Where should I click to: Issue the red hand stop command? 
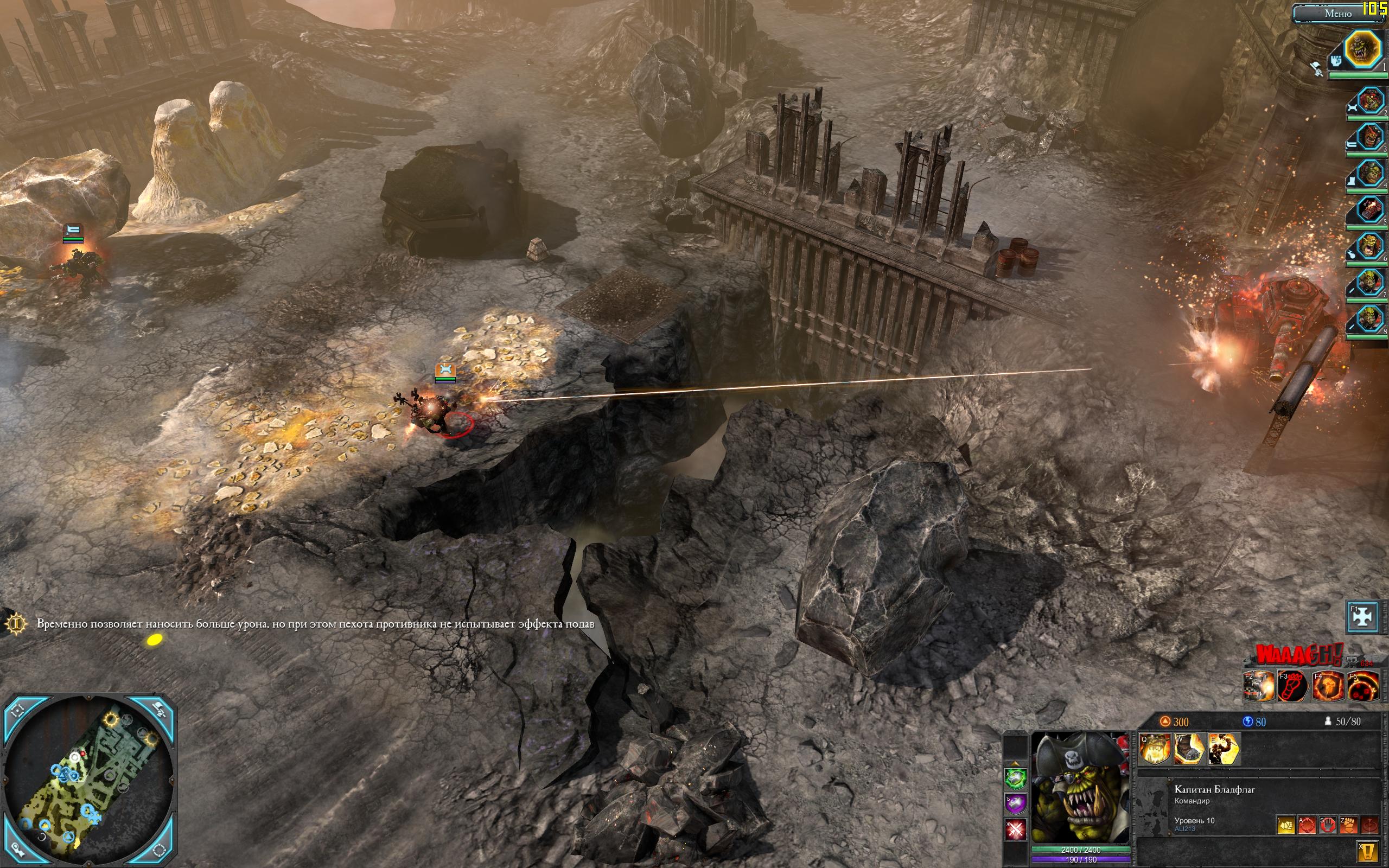tap(1328, 826)
